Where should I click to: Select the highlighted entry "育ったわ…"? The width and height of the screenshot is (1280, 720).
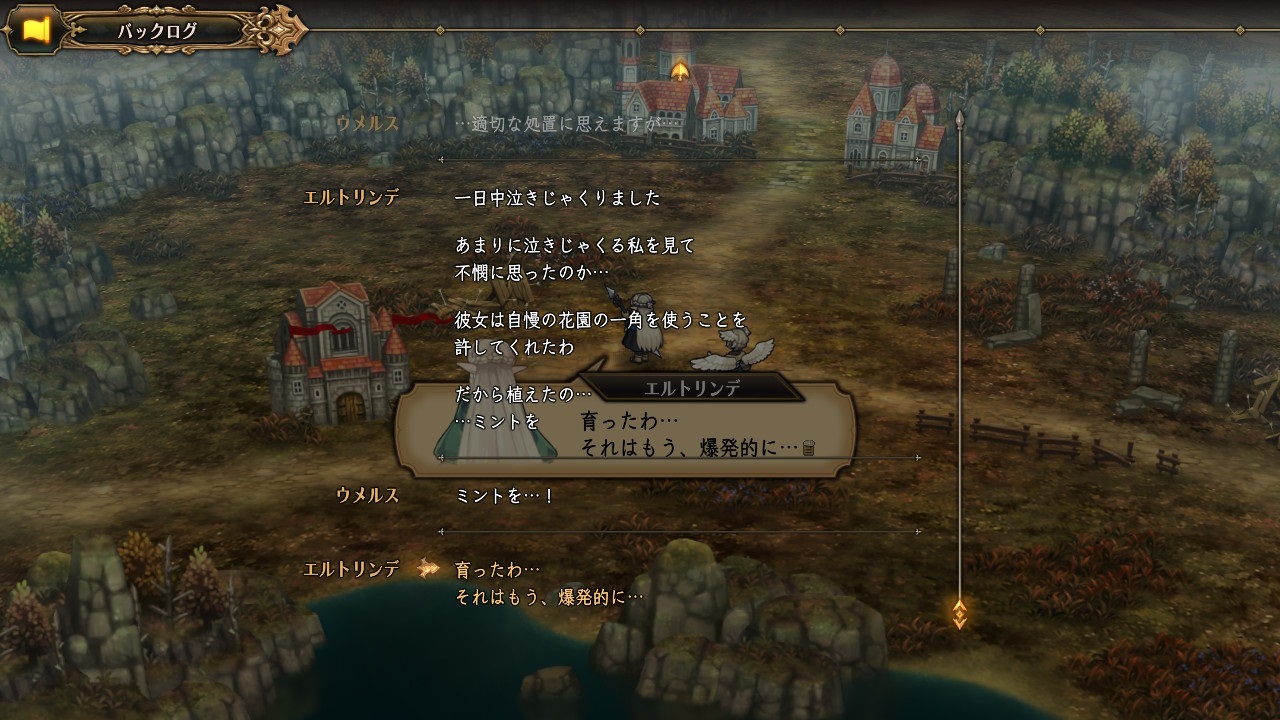pos(548,583)
